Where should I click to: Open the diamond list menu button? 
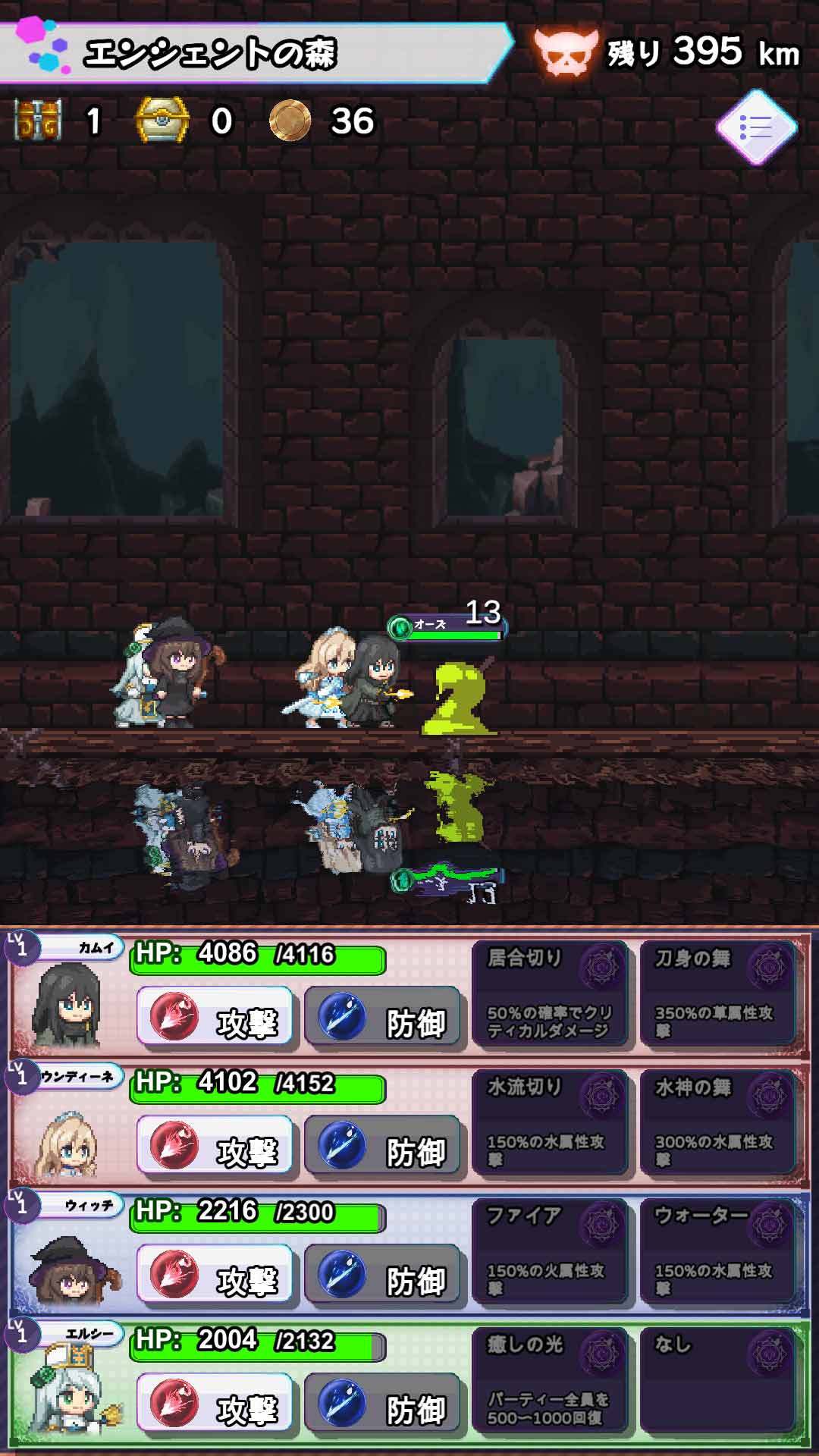click(x=756, y=127)
